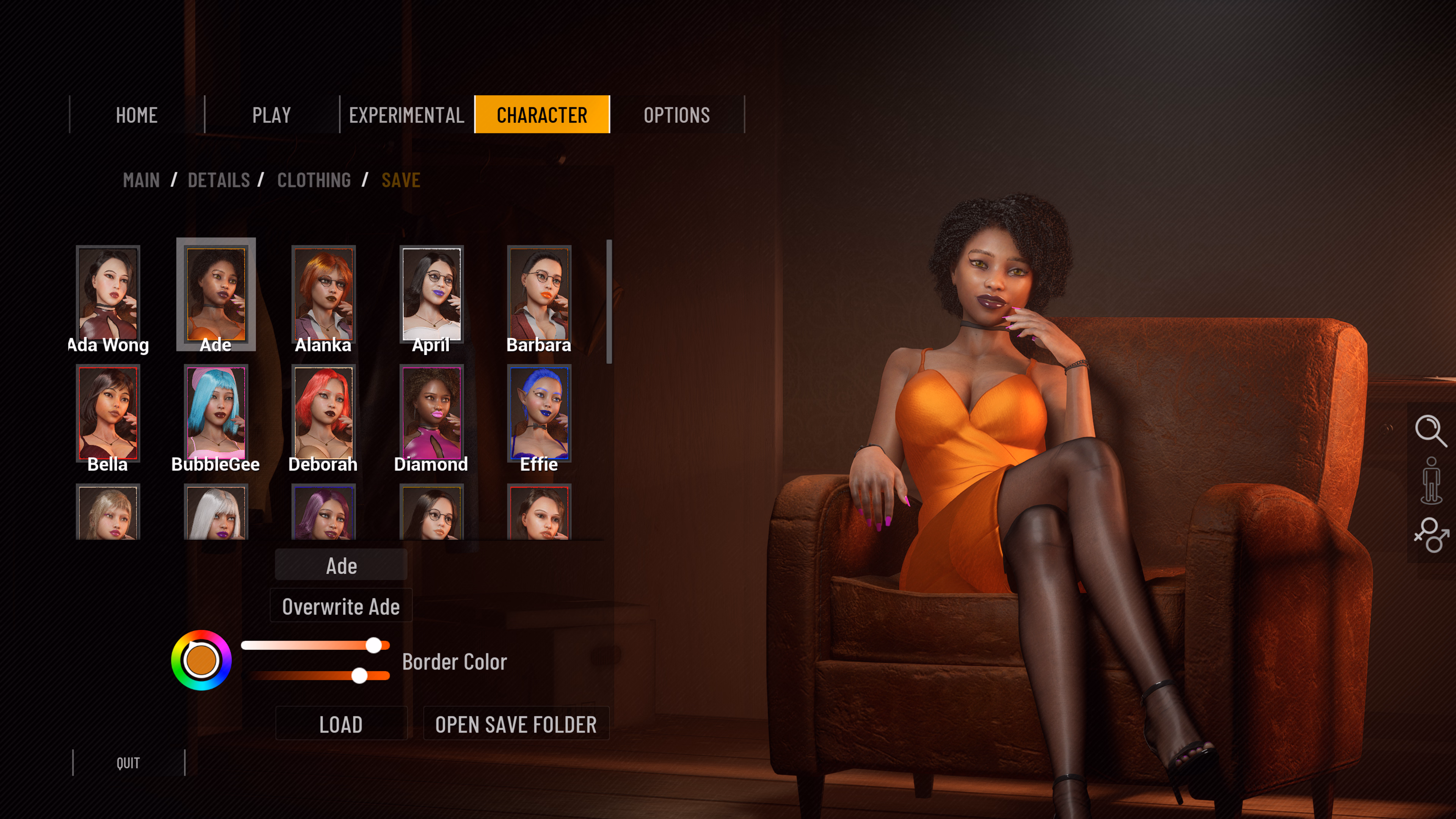1456x819 pixels.
Task: Choose the Barbara character portrait
Action: (539, 294)
